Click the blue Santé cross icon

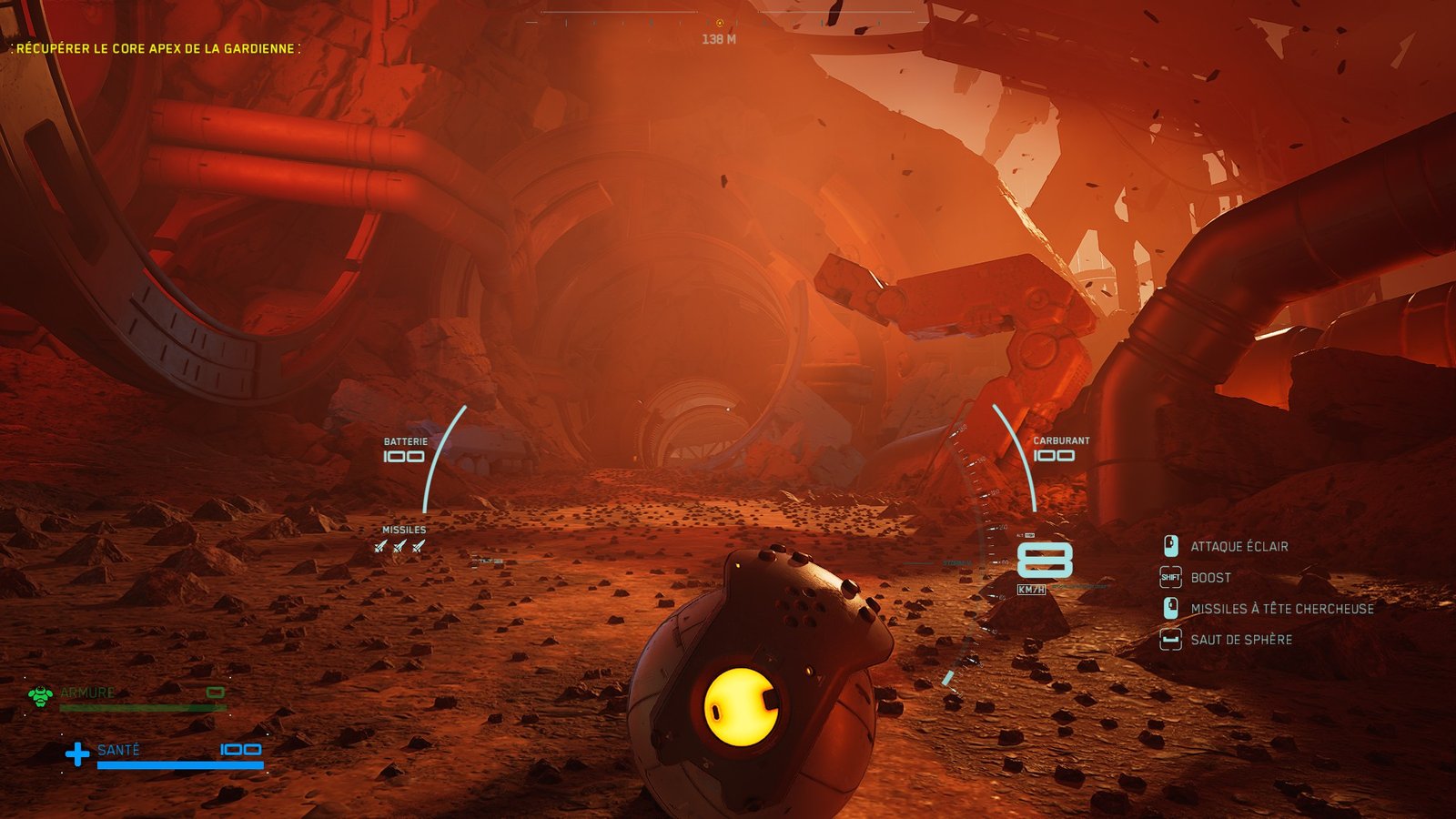77,753
